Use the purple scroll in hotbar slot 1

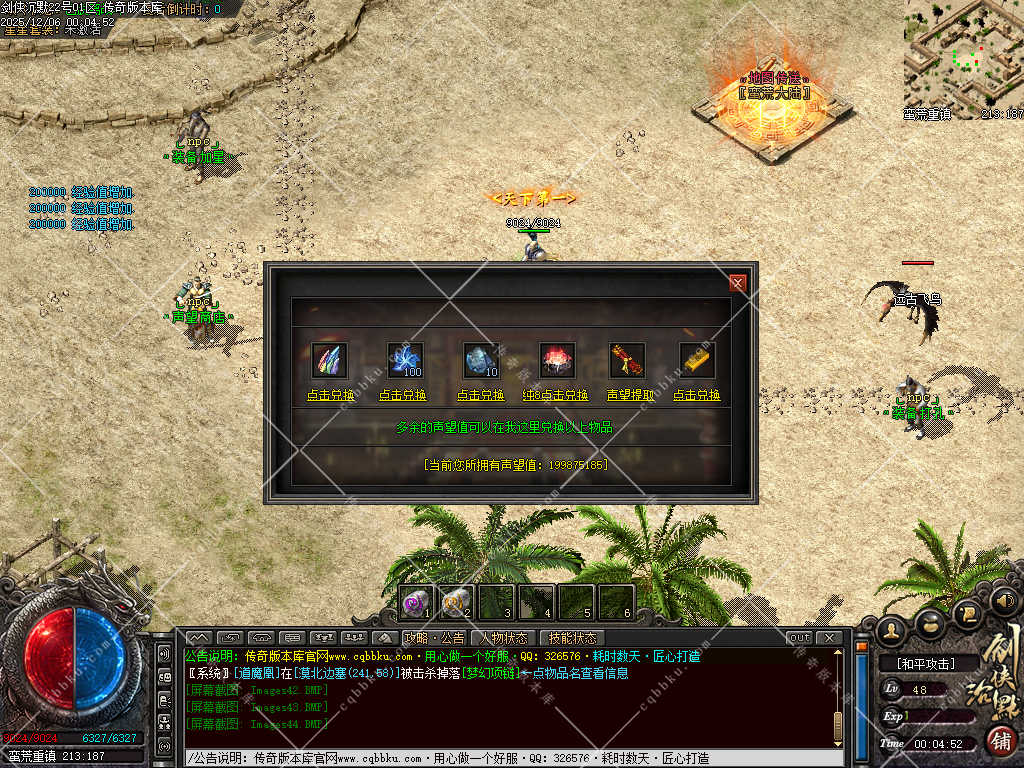(417, 602)
